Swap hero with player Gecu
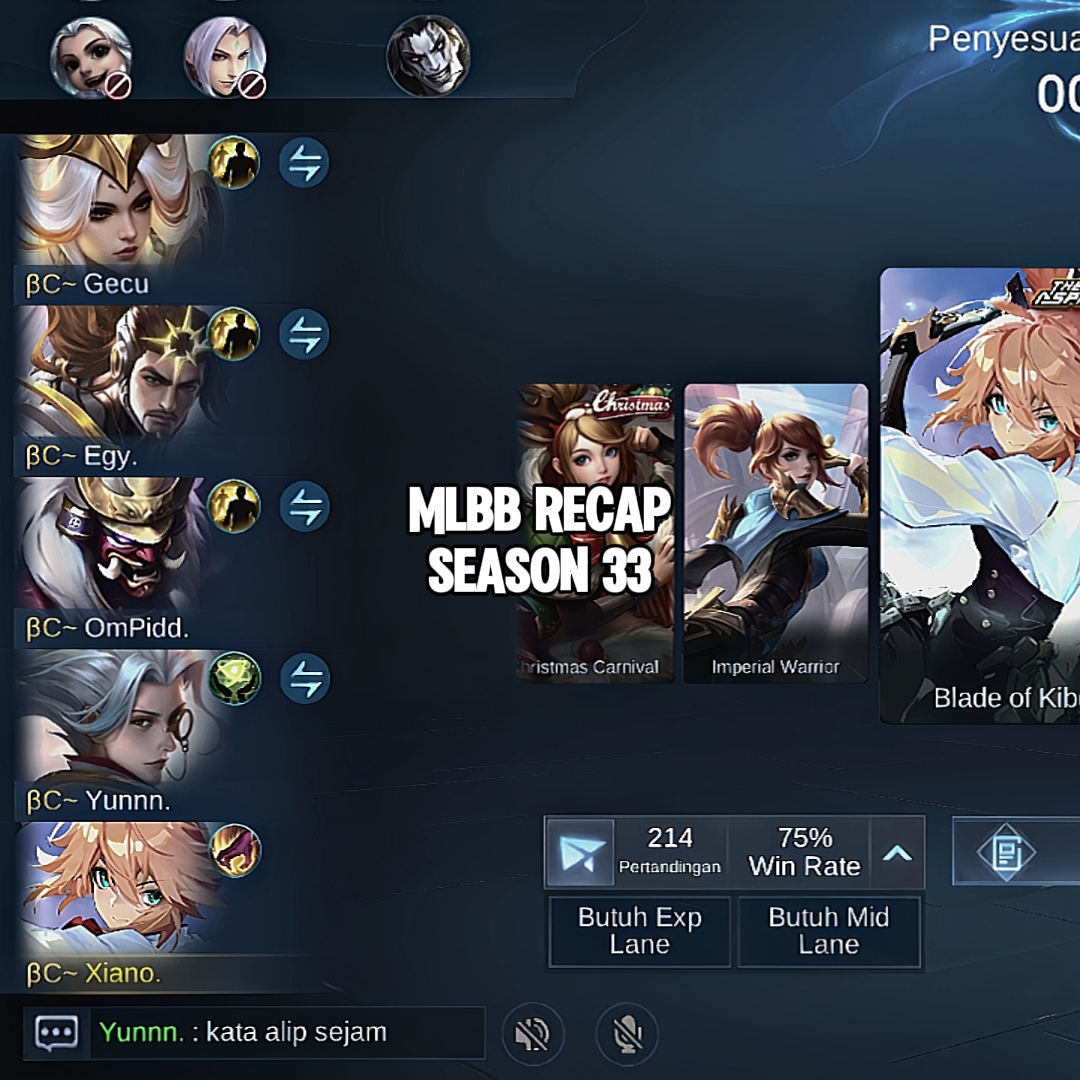Image resolution: width=1080 pixels, height=1080 pixels. [x=304, y=163]
